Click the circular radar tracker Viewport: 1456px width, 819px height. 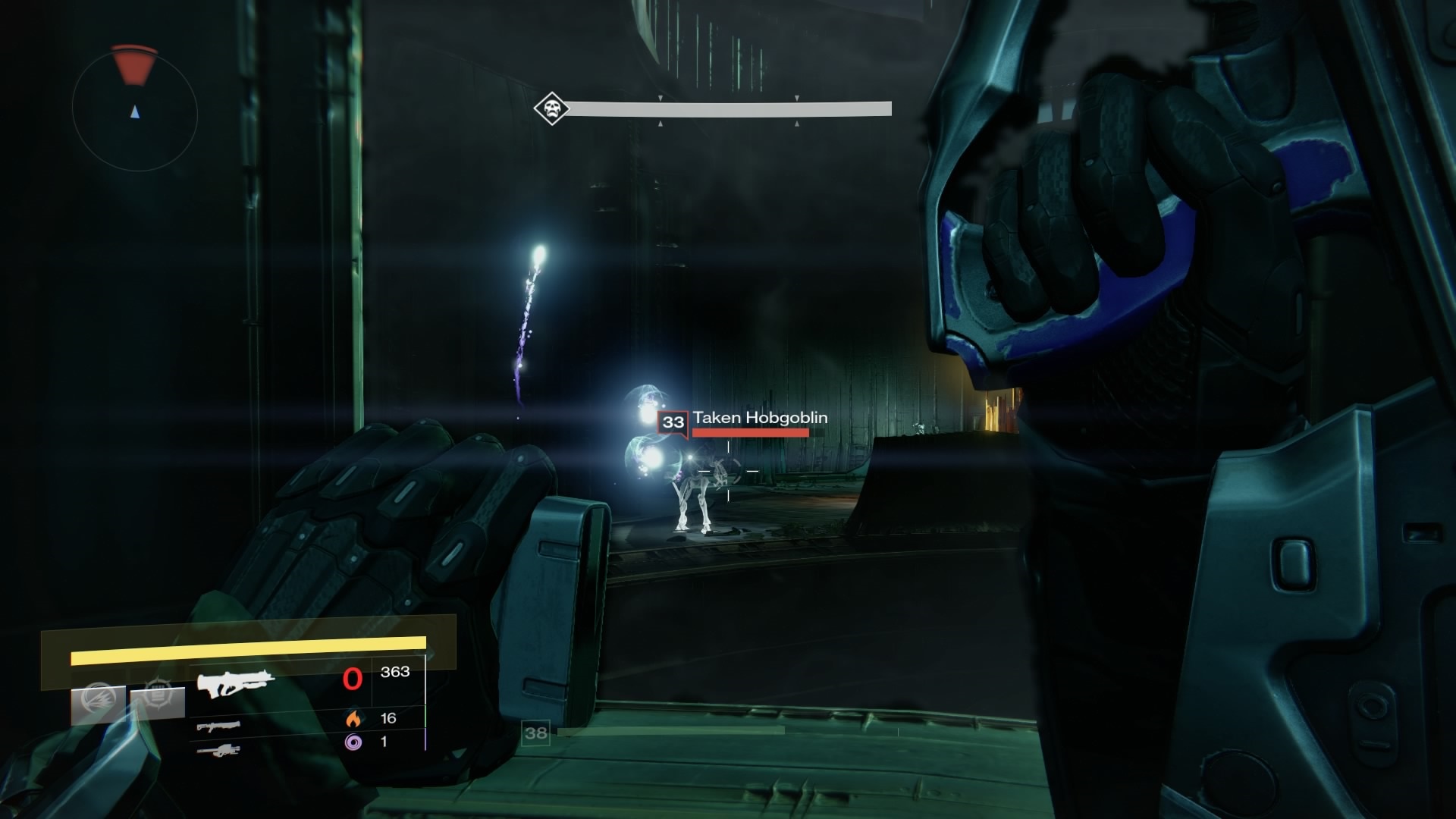pos(135,112)
